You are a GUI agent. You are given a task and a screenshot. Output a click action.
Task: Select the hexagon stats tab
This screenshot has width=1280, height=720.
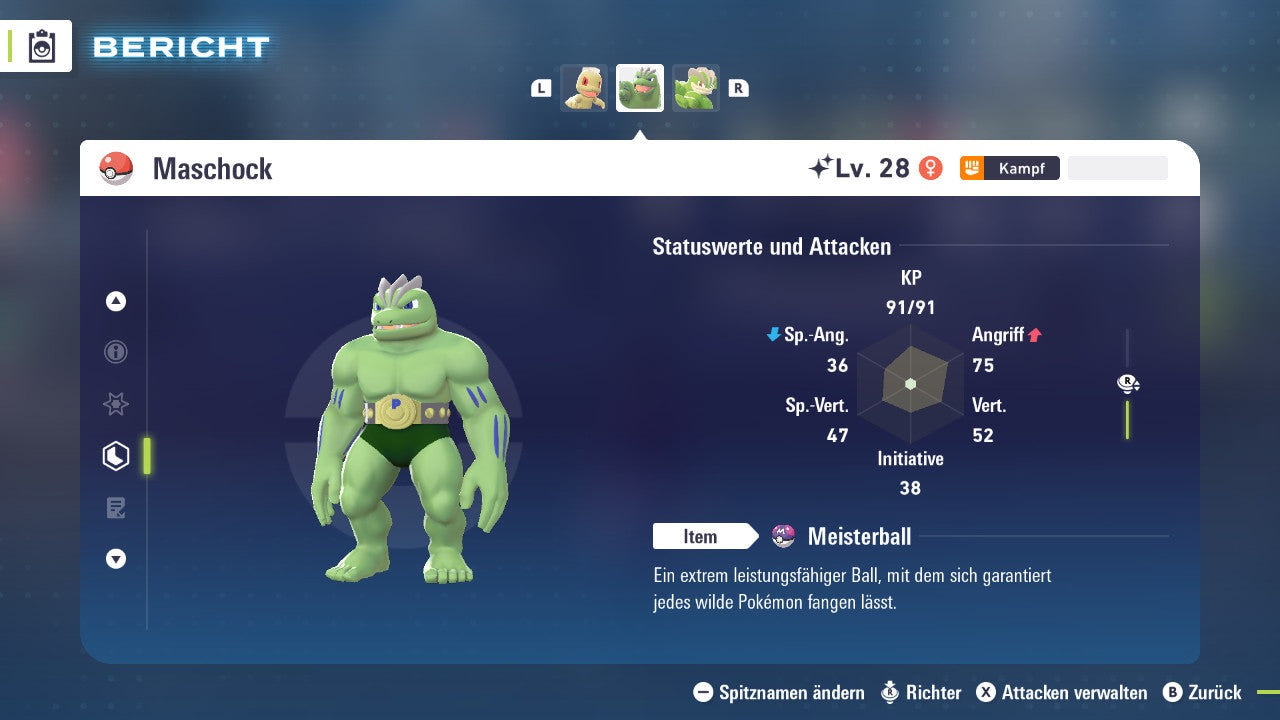point(116,456)
